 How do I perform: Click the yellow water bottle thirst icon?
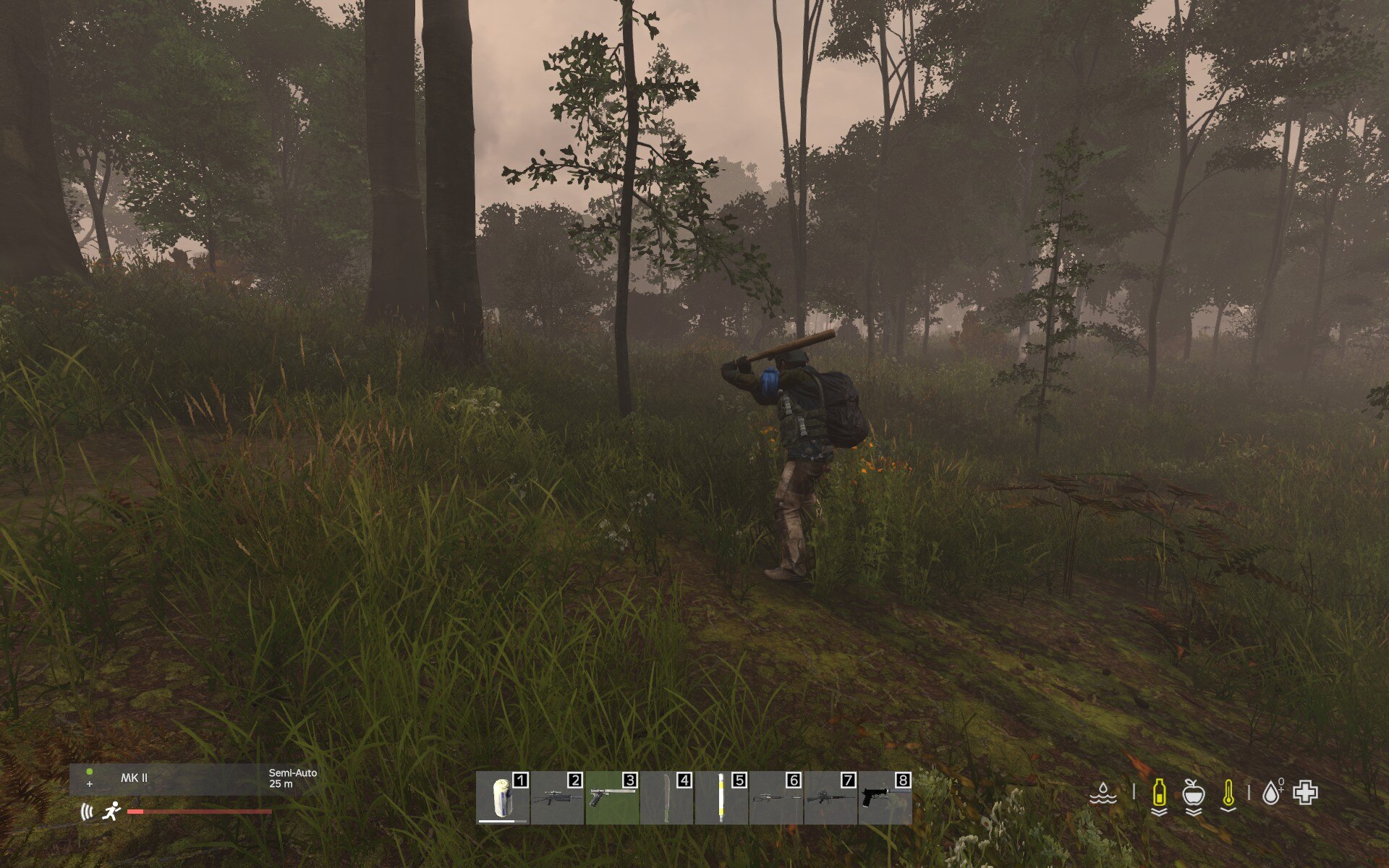pyautogui.click(x=1159, y=794)
